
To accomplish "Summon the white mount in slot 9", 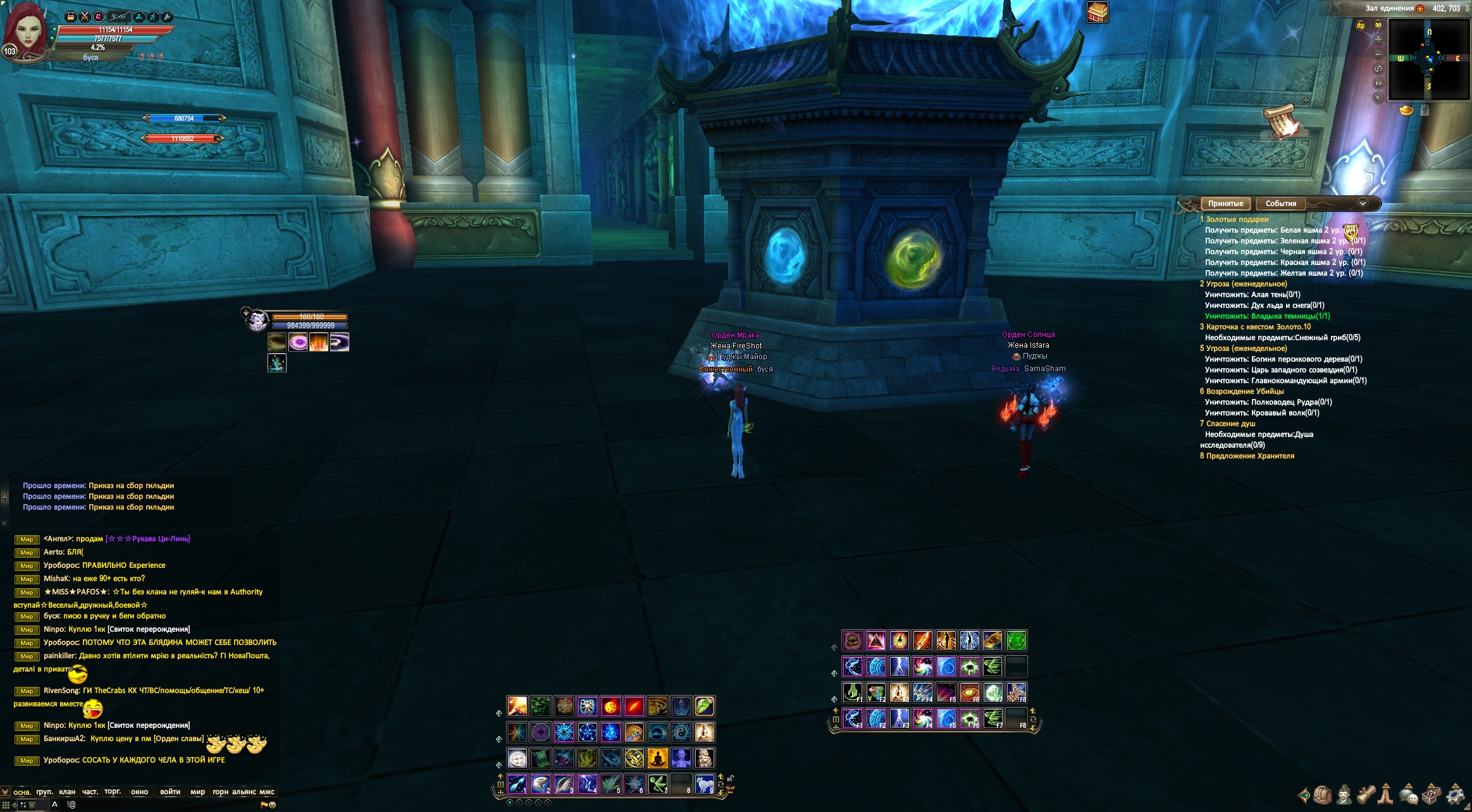I will pyautogui.click(x=704, y=784).
